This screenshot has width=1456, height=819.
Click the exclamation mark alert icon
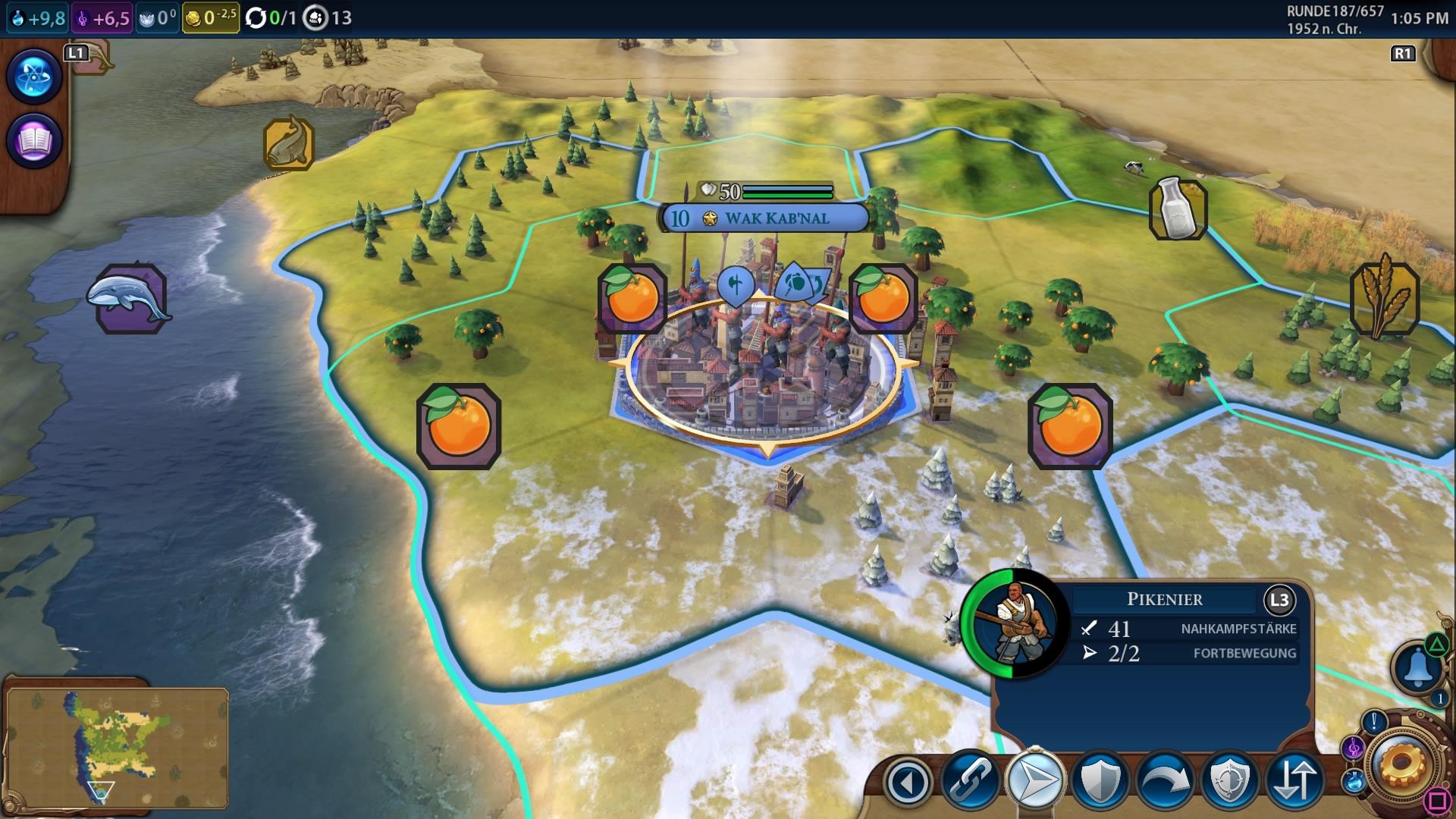[x=1373, y=722]
